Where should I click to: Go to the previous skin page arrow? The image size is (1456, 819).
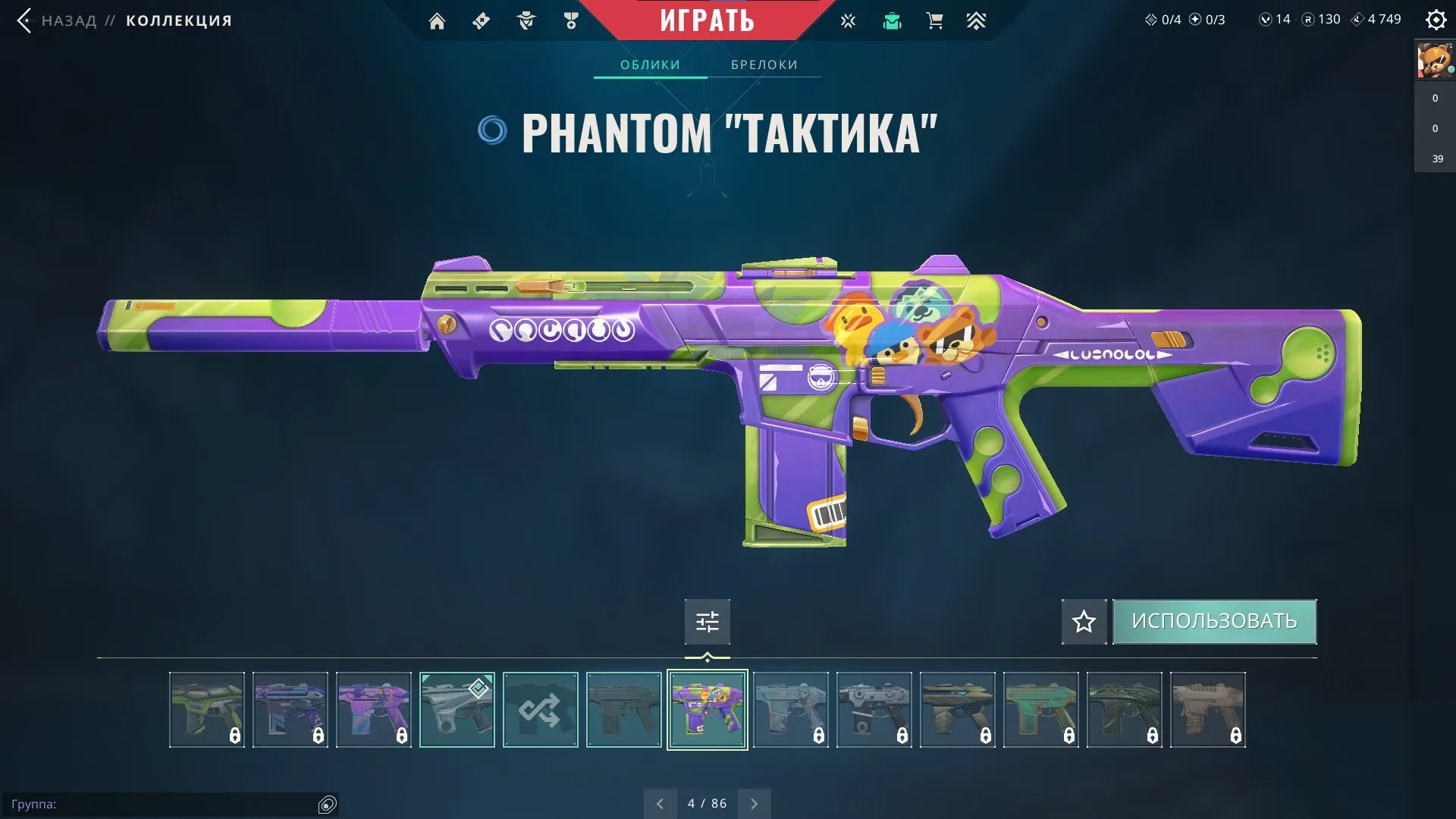tap(660, 802)
